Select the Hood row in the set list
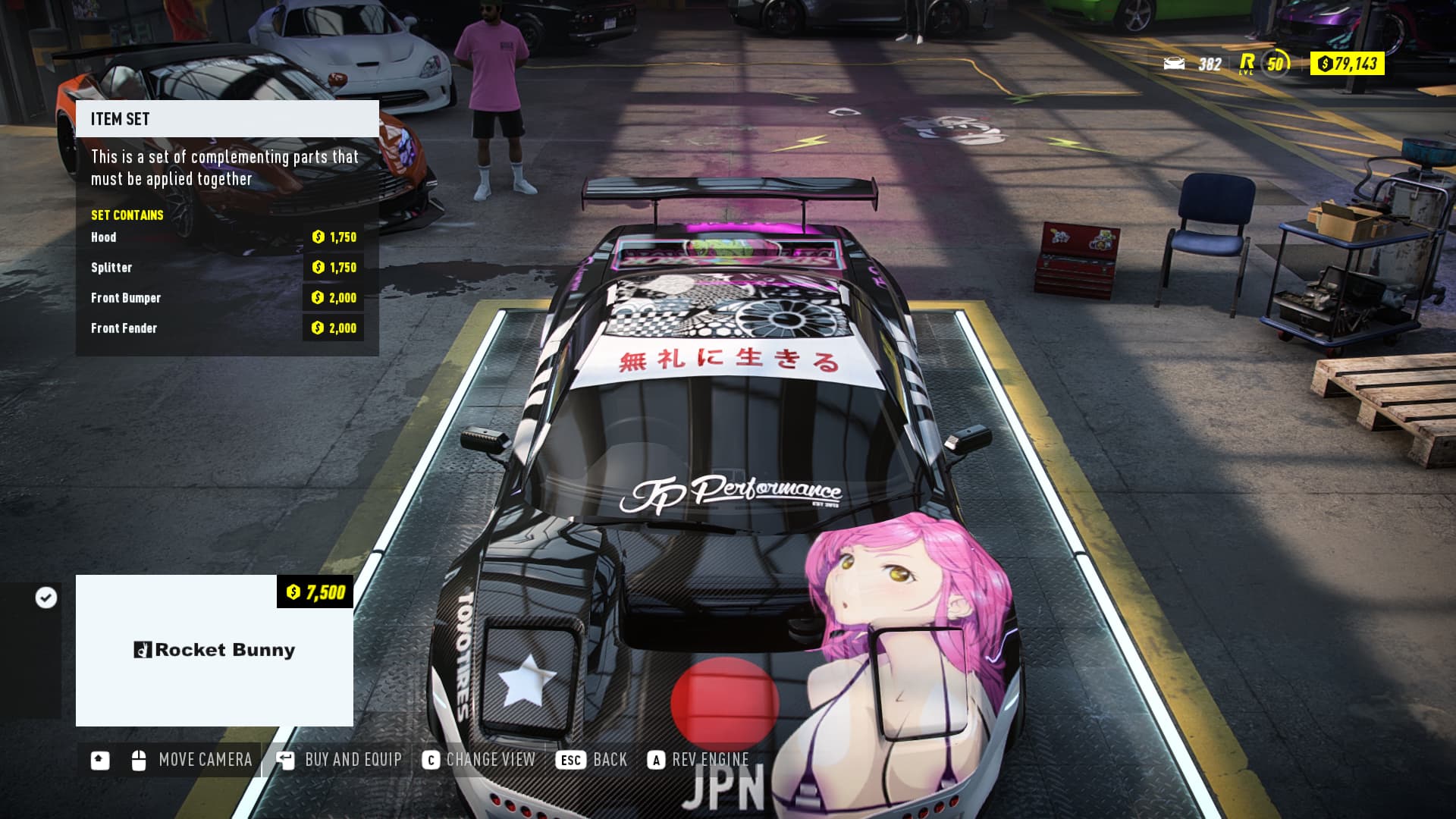The width and height of the screenshot is (1456, 819). [x=227, y=237]
